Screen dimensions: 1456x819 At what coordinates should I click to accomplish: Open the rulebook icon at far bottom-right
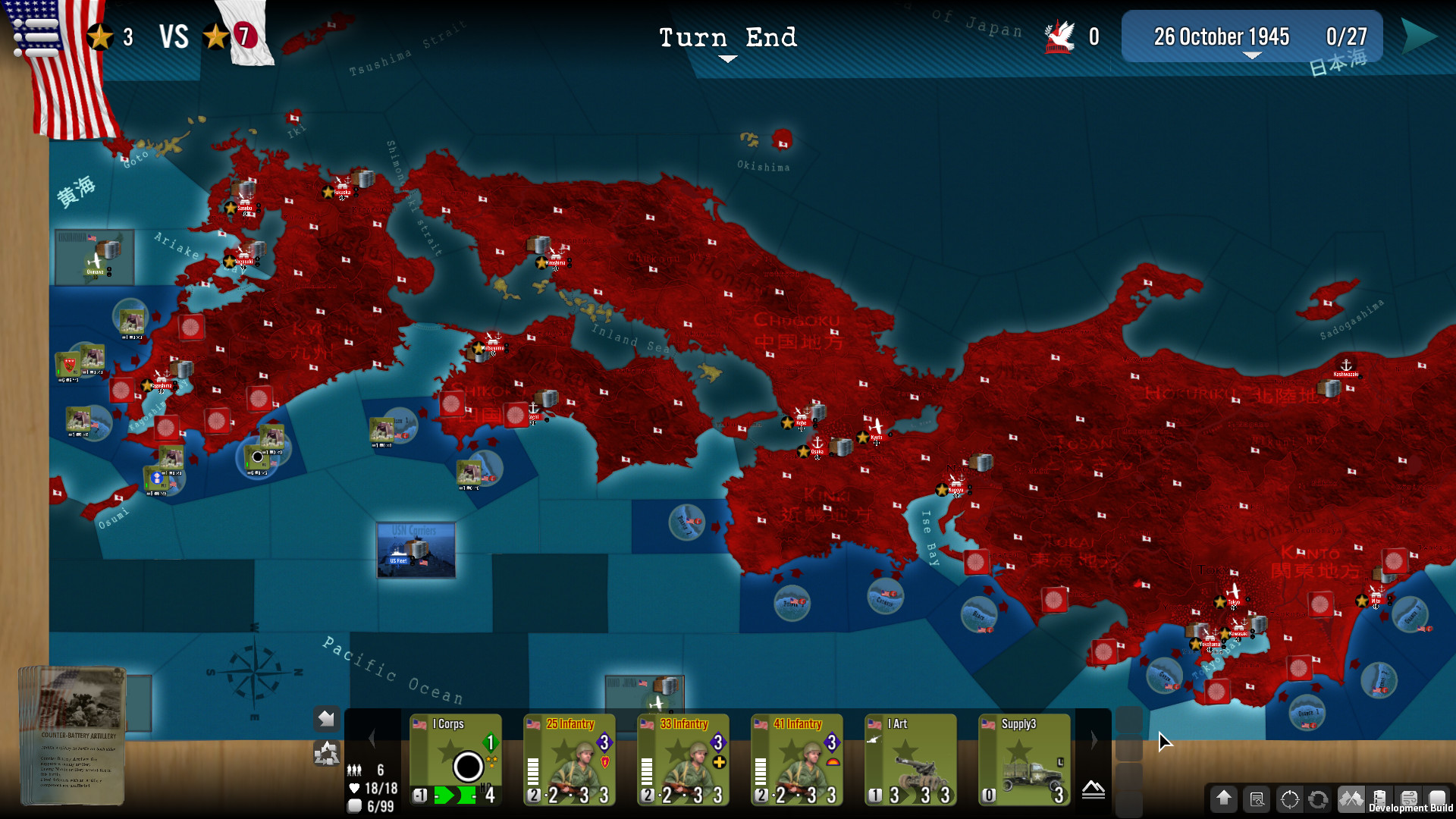[1439, 799]
